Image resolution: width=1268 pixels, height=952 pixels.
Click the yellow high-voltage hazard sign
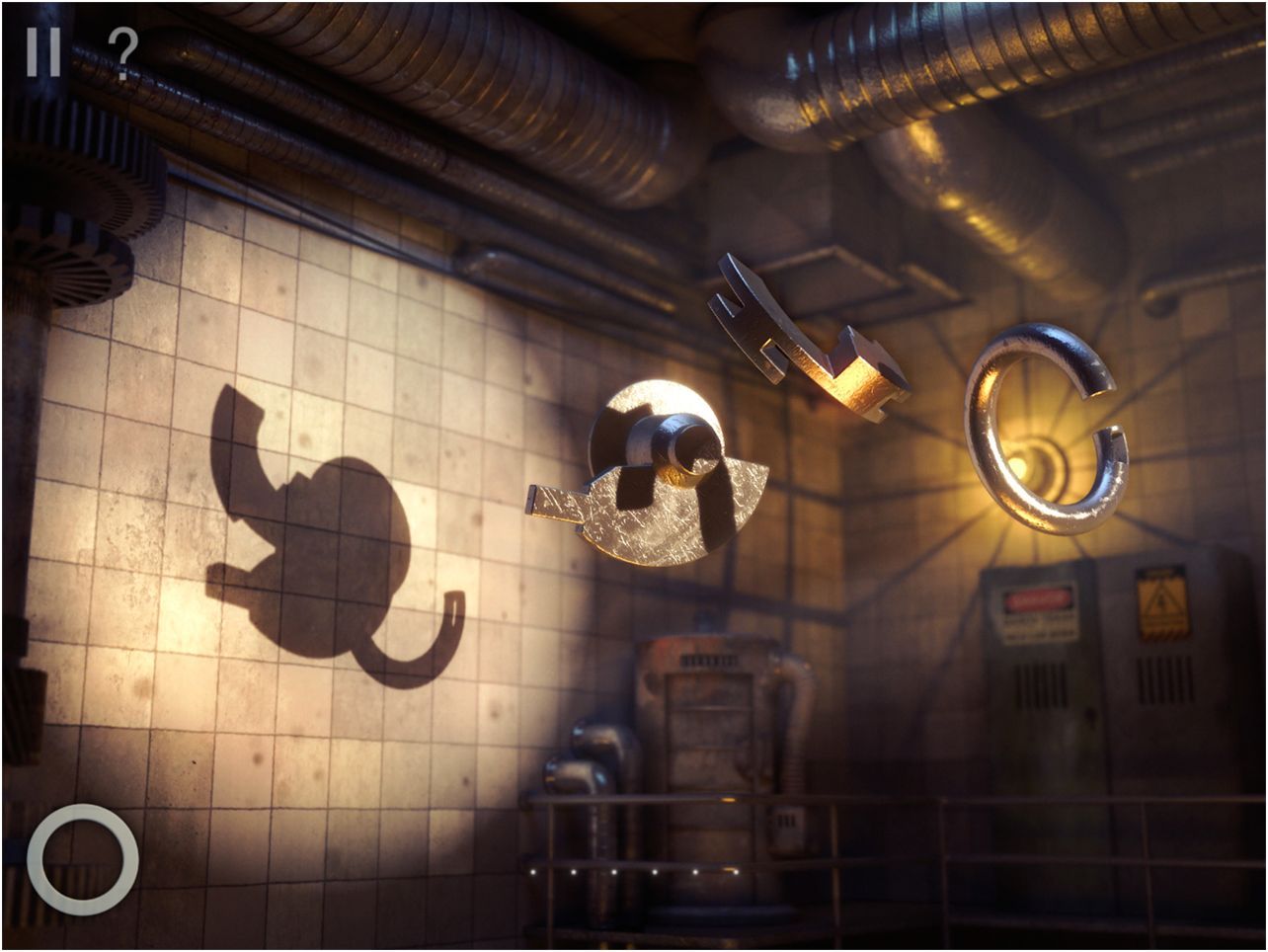click(x=1163, y=602)
